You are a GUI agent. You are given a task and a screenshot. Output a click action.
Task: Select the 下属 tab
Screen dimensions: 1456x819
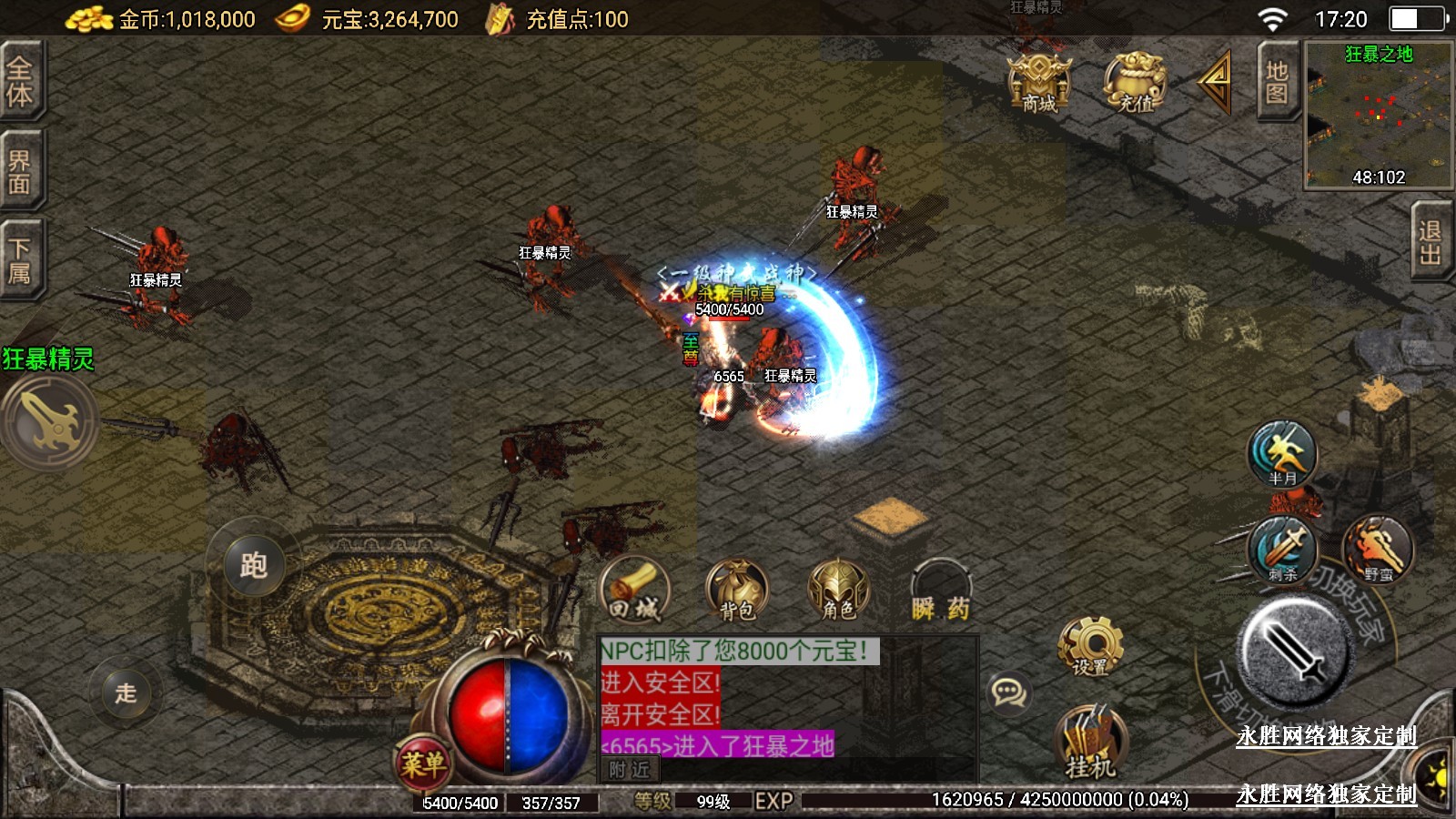coord(20,260)
